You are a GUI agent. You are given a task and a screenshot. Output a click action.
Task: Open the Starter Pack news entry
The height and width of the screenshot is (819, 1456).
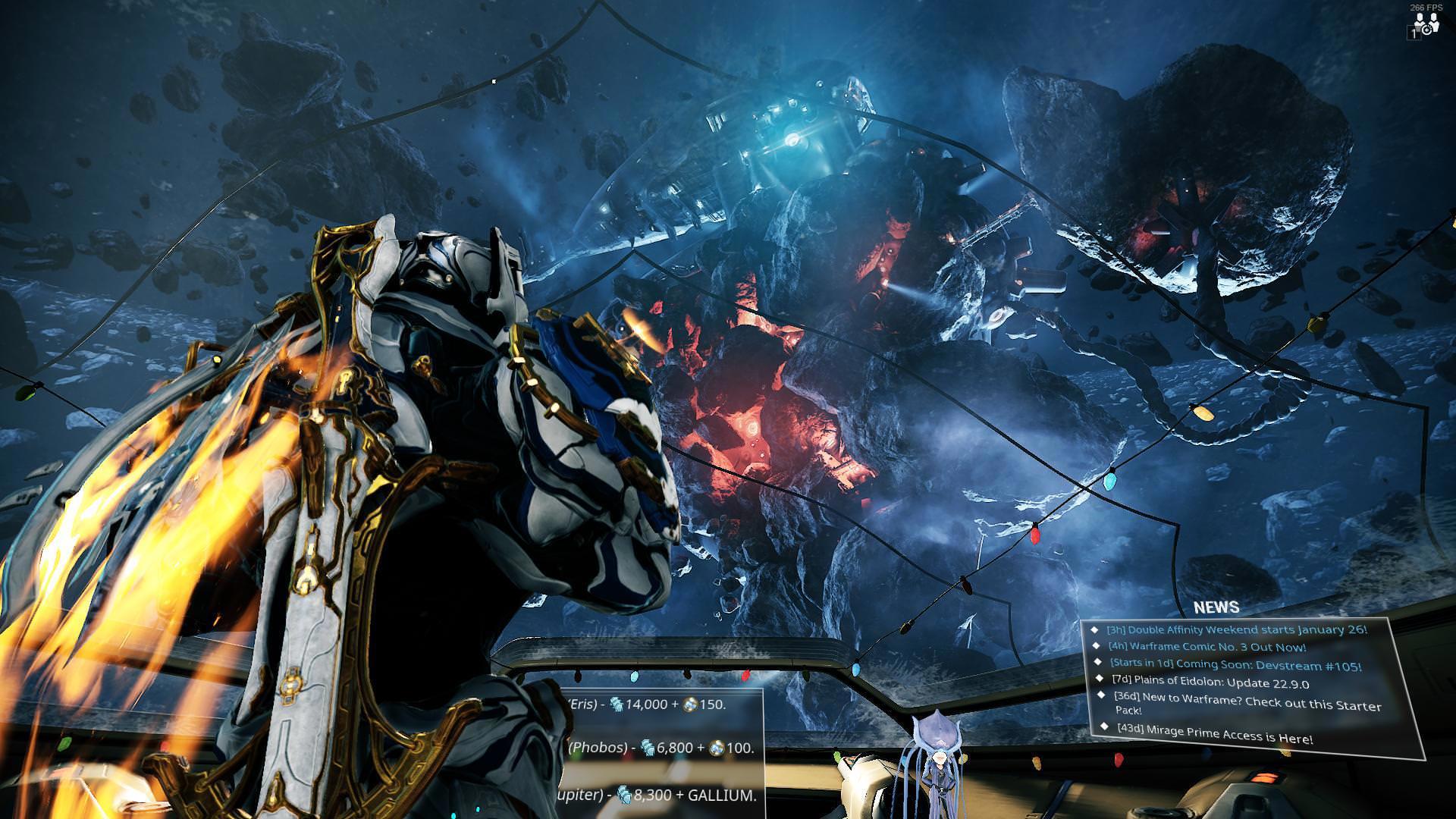[x=1247, y=703]
